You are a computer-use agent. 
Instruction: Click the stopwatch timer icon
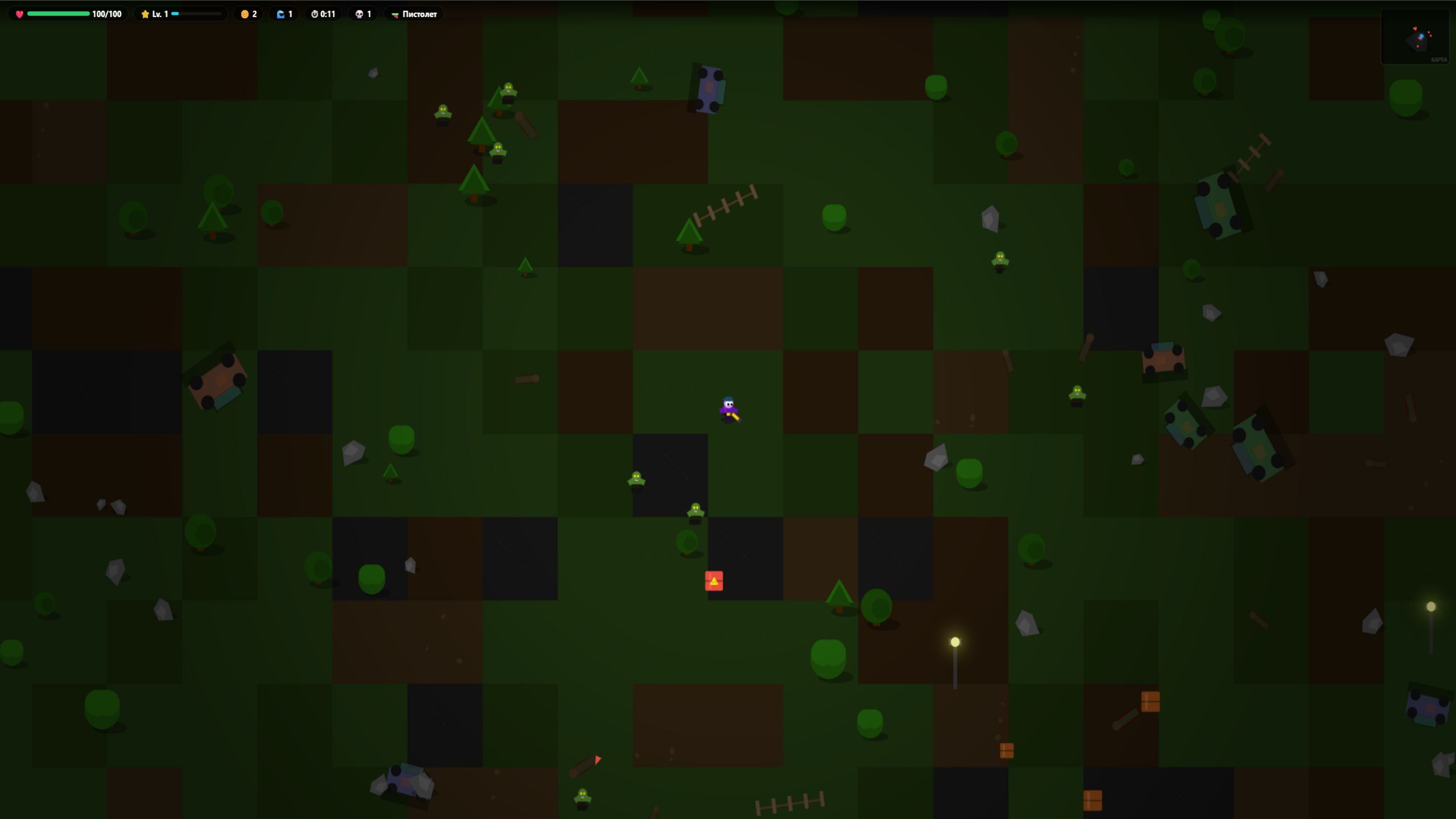[x=315, y=13]
